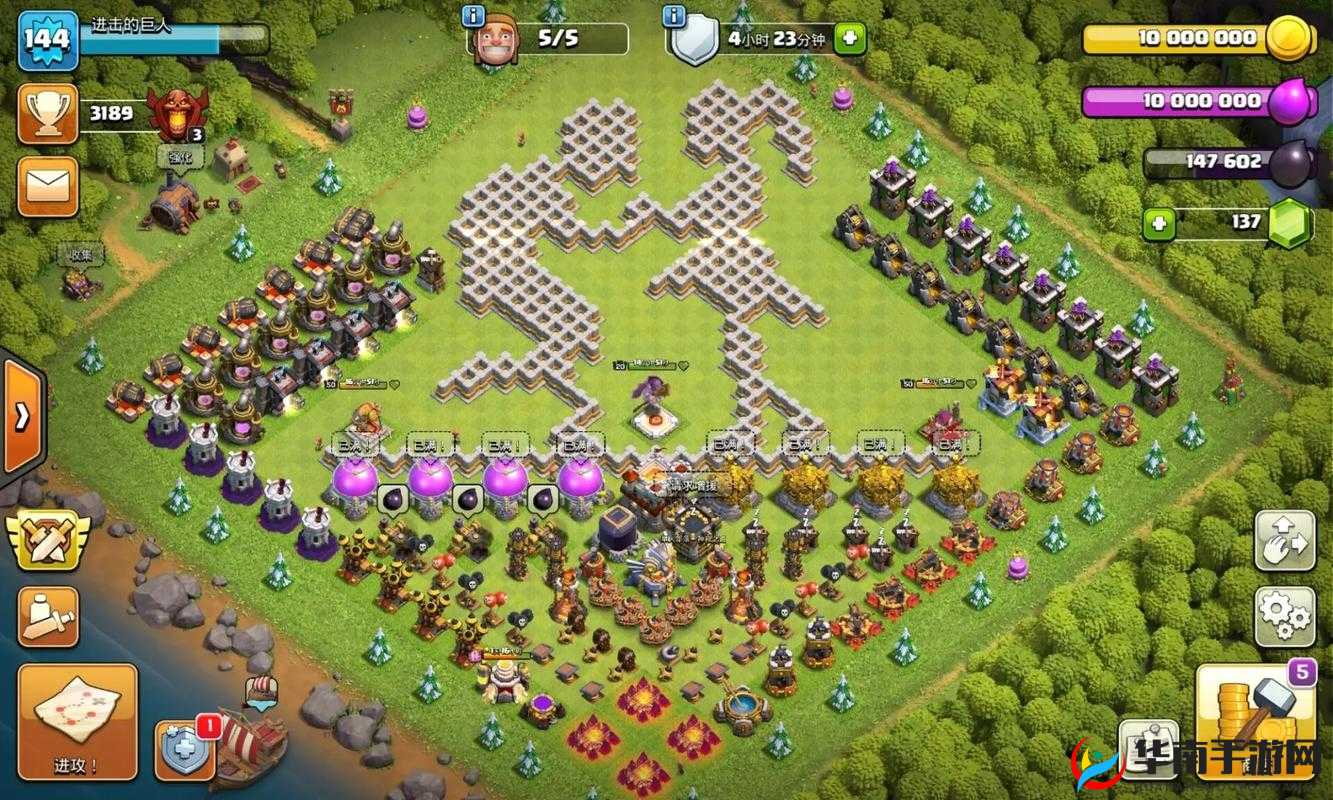Open the hand and arrows layout button
Image resolution: width=1333 pixels, height=800 pixels.
tap(1284, 540)
